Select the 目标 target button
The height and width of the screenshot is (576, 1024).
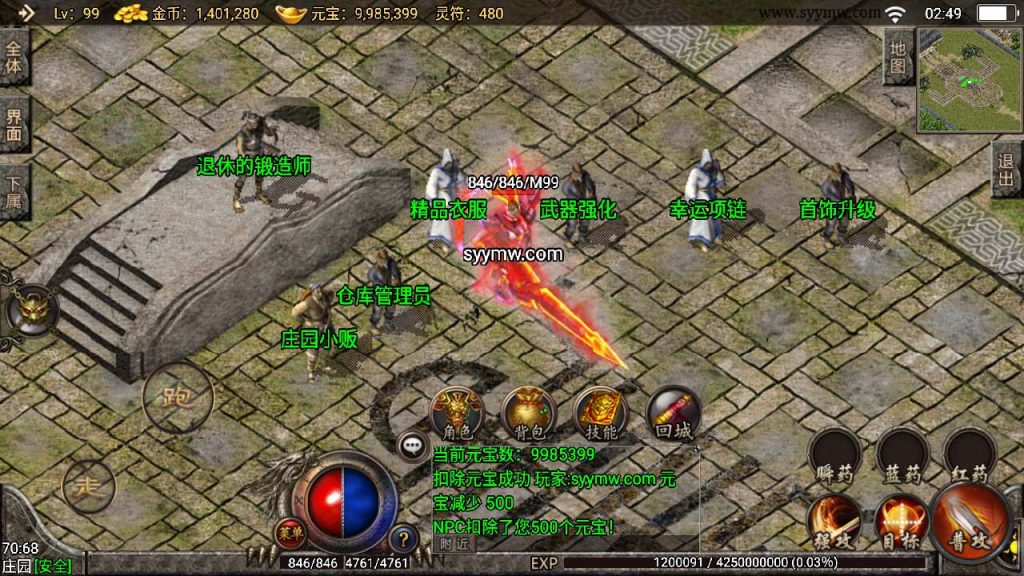tap(900, 521)
